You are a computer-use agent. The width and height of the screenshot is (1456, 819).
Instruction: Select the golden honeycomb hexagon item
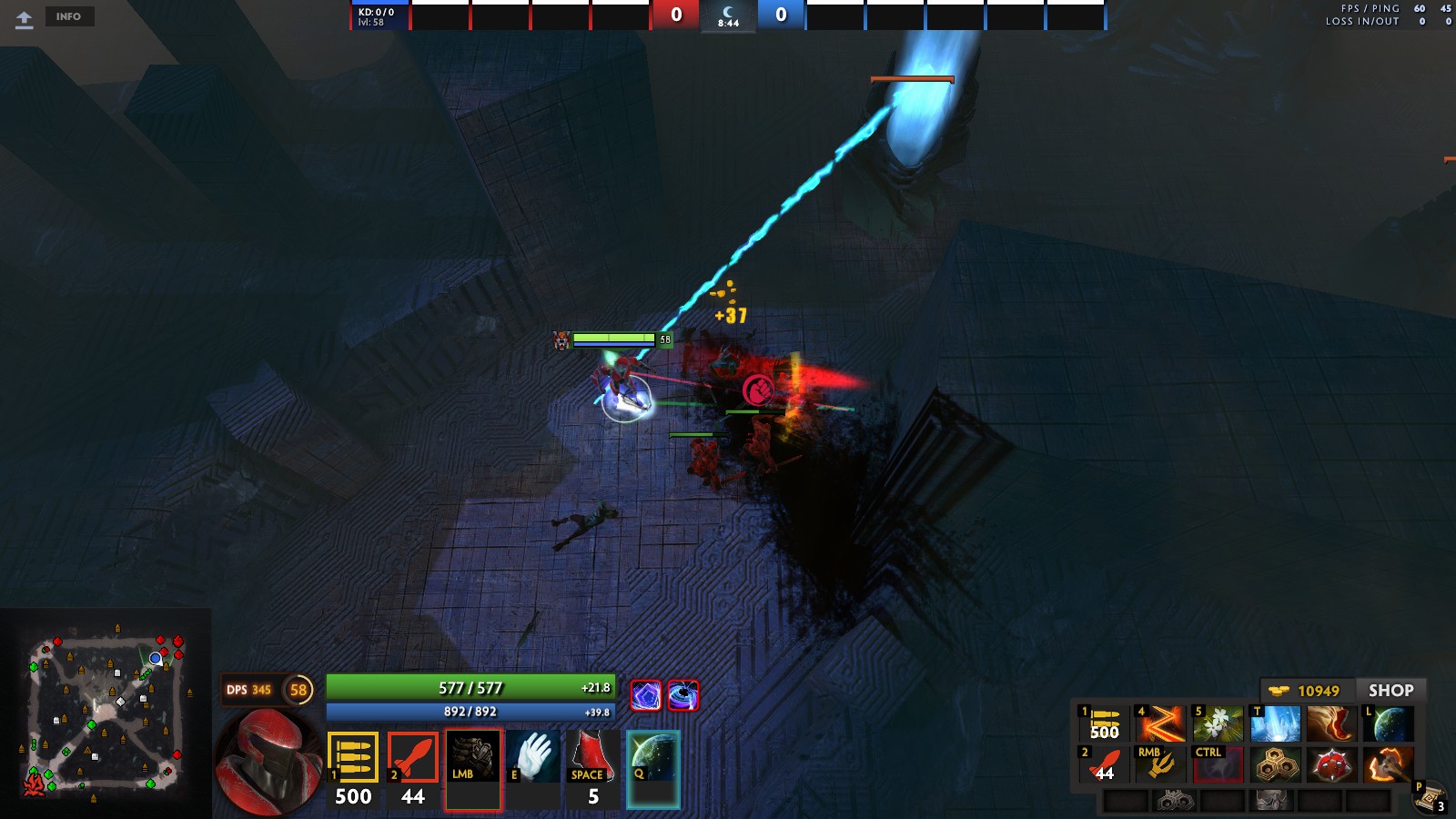[x=1275, y=765]
